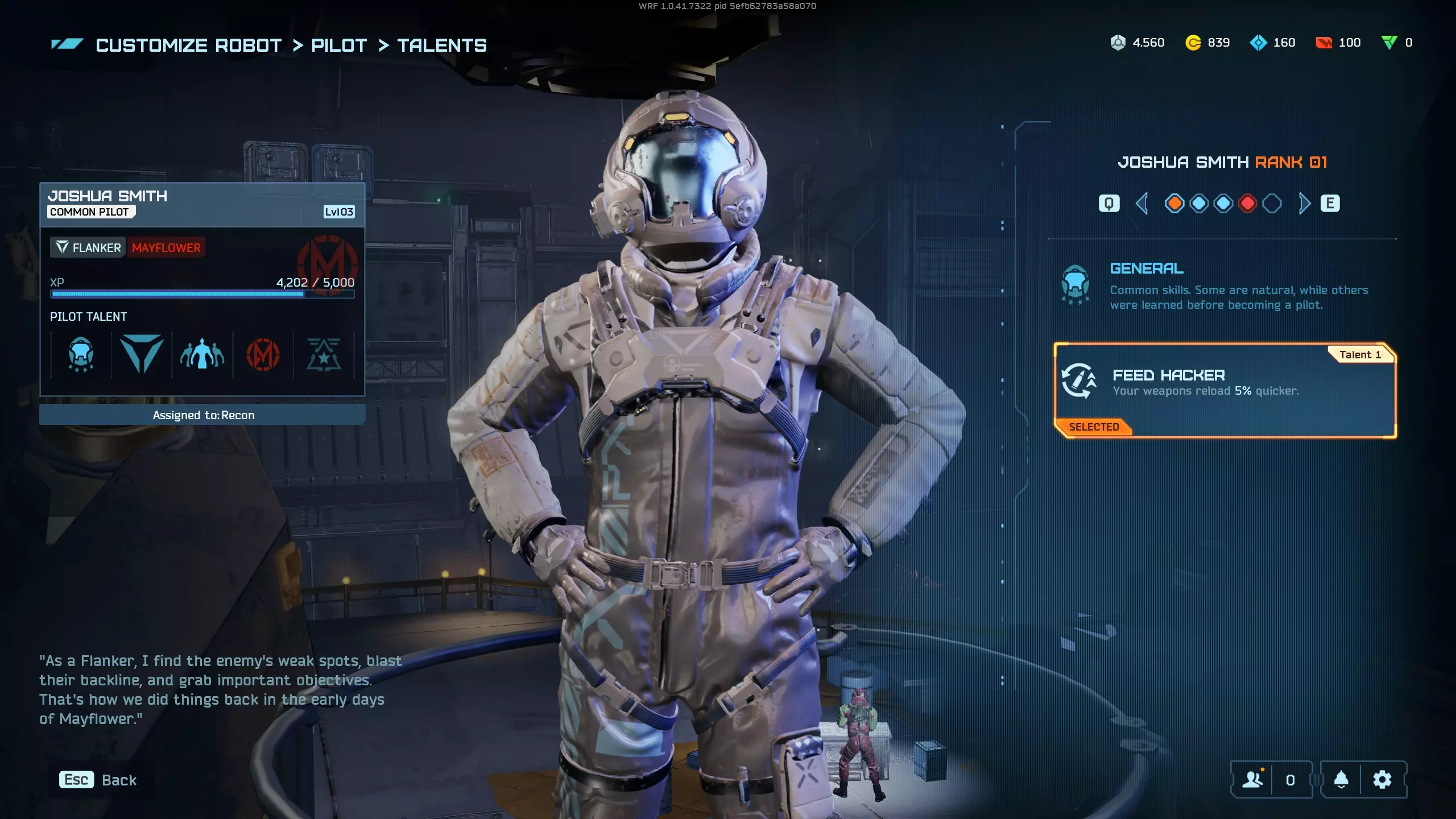Click the right arrow to next talent category
This screenshot has height=819, width=1456.
coord(1304,204)
